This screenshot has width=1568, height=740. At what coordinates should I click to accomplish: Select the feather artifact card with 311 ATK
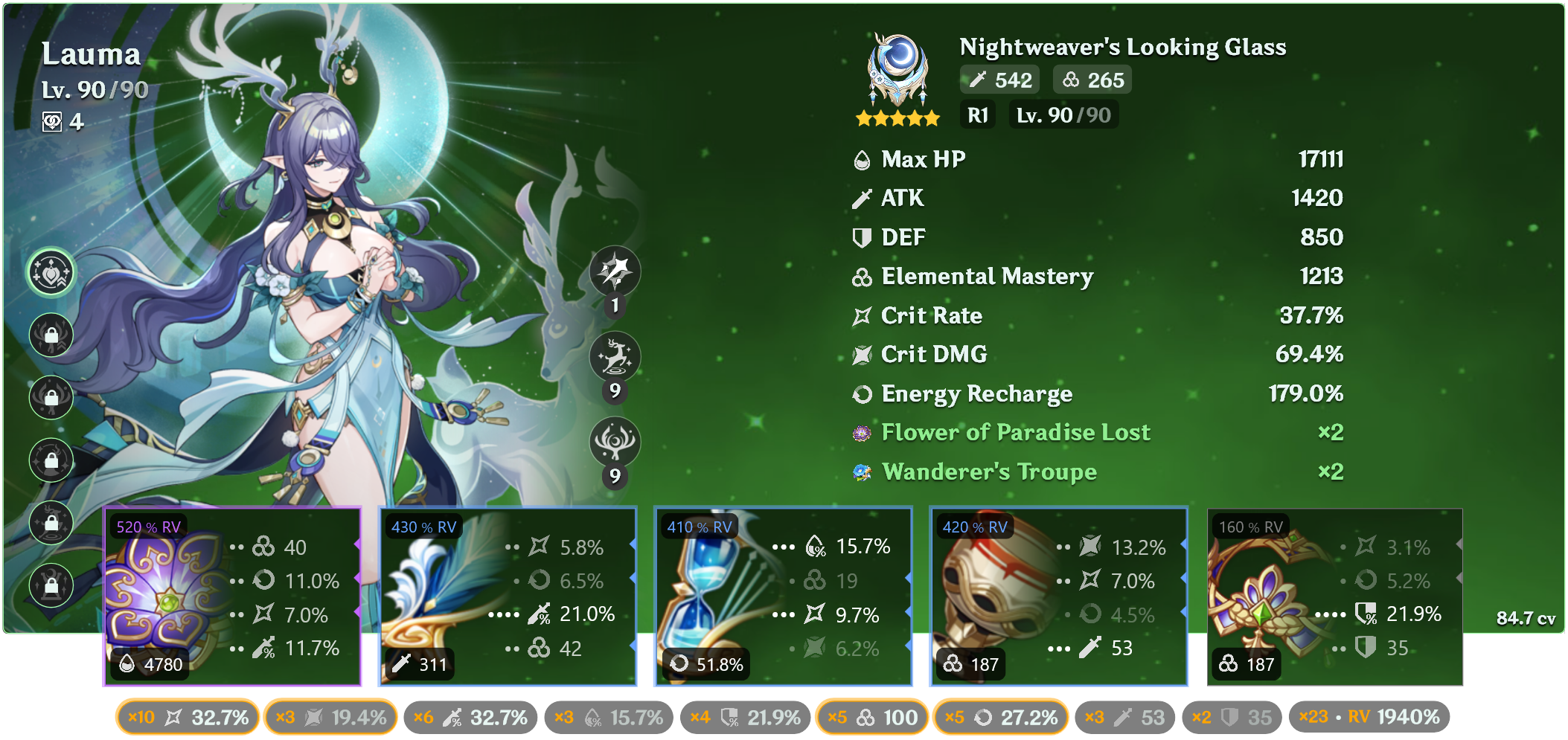pos(508,596)
